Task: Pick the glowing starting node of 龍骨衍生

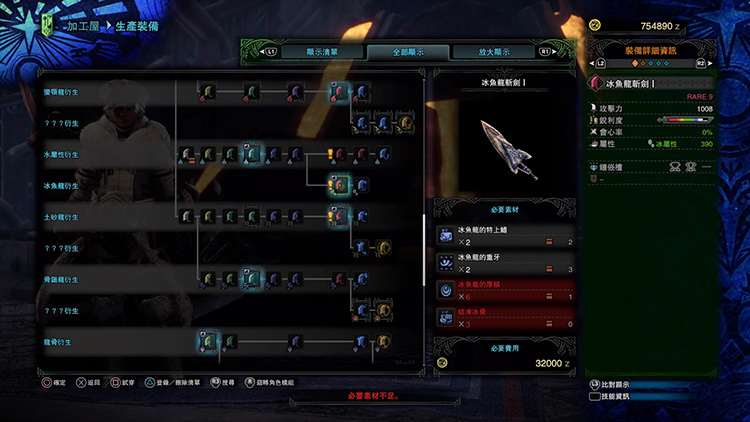Action: tap(208, 342)
